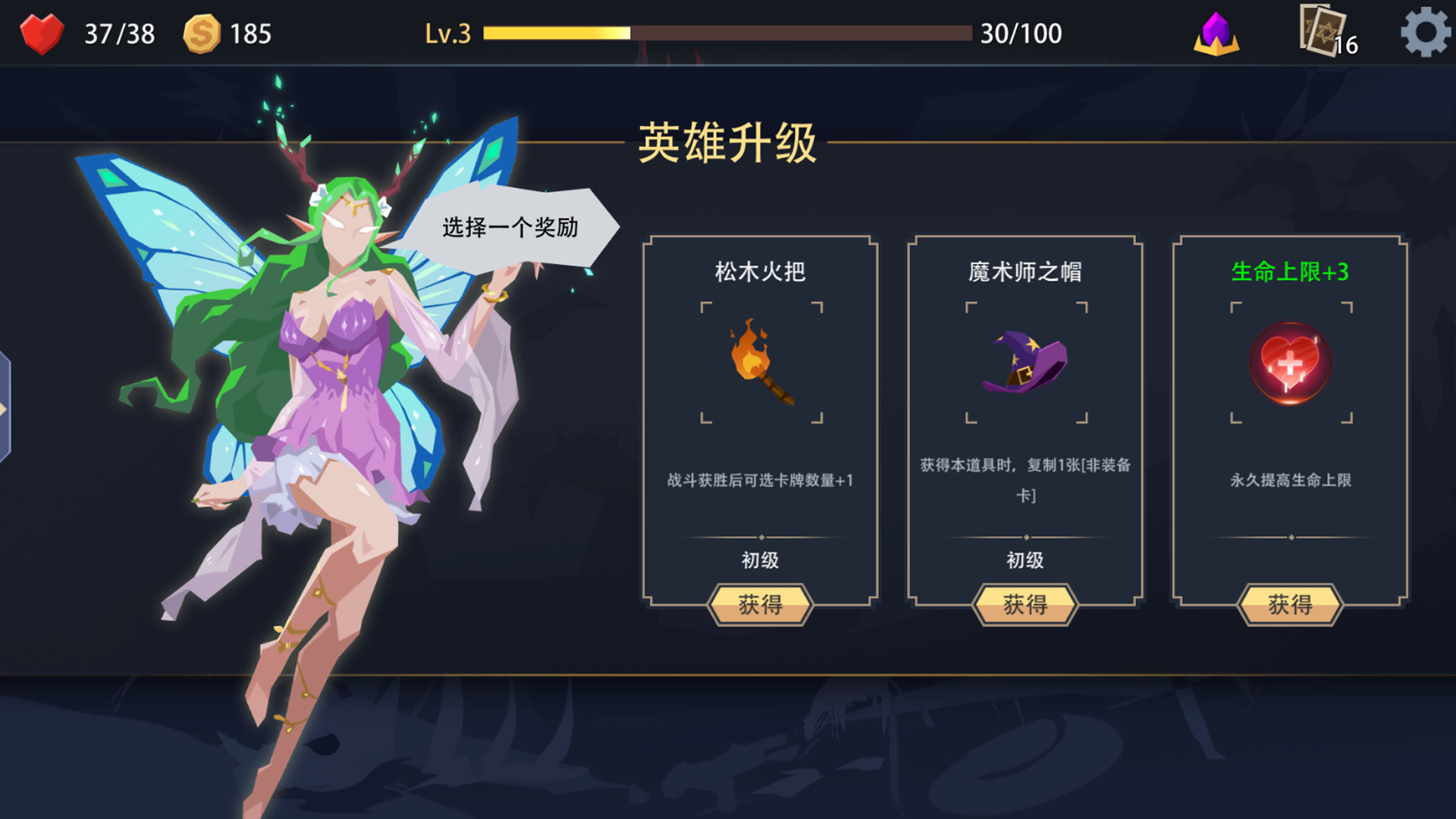
Task: Click the gold coin currency icon
Action: point(202,32)
